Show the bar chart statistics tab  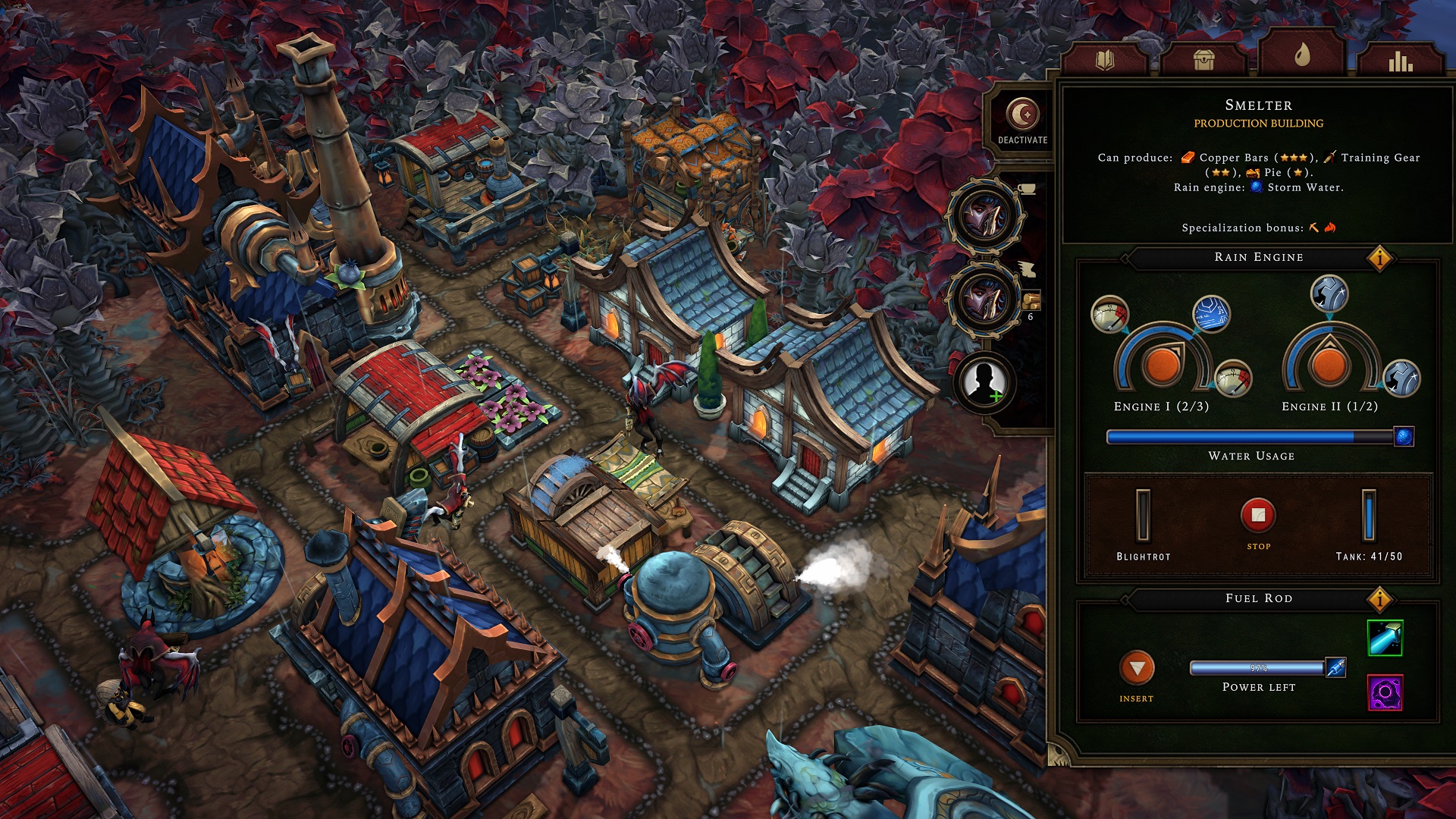[1400, 61]
